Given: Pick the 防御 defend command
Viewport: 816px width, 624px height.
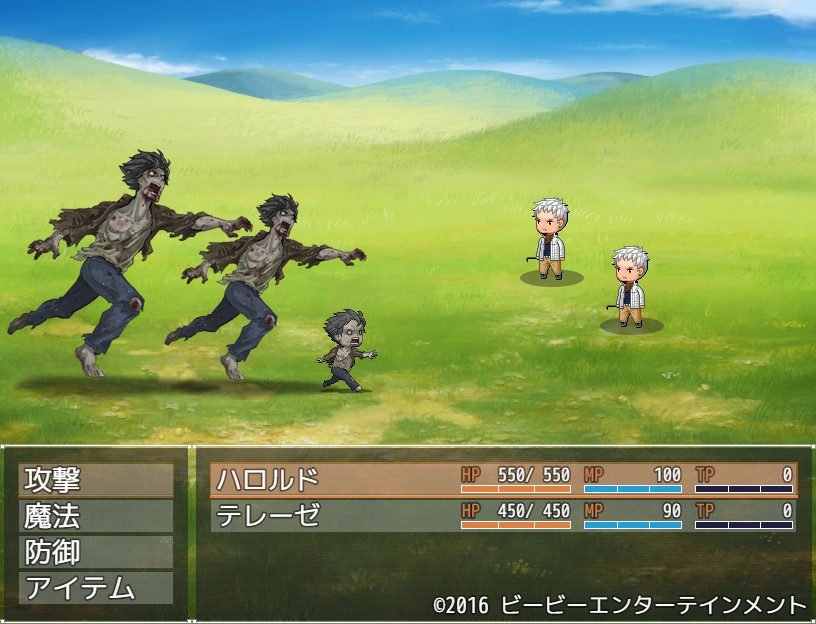Looking at the screenshot, I should (95, 552).
